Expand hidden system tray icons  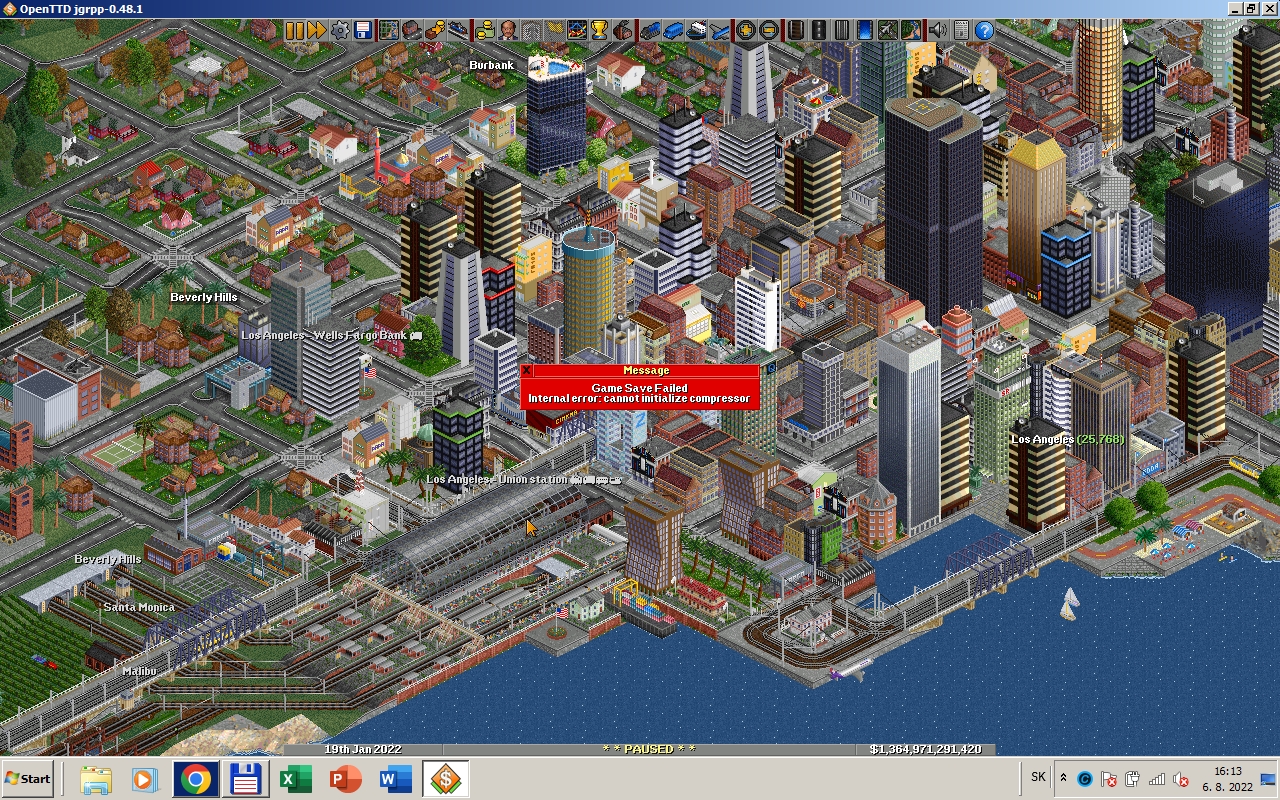[x=1063, y=777]
